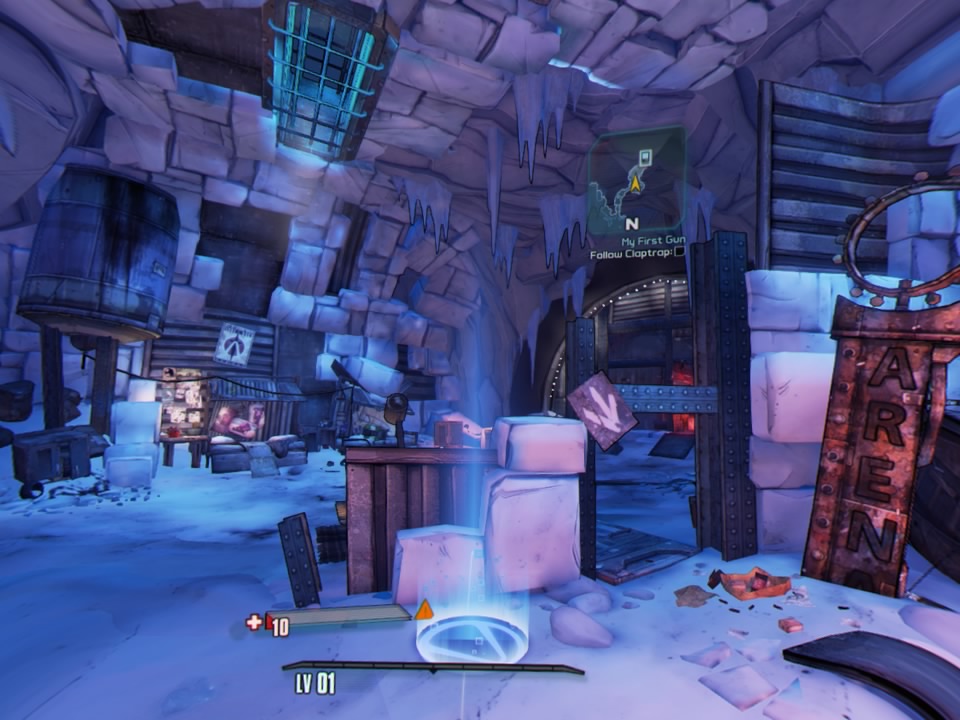Tick the Follow Claptrap objective checkbox

click(680, 252)
